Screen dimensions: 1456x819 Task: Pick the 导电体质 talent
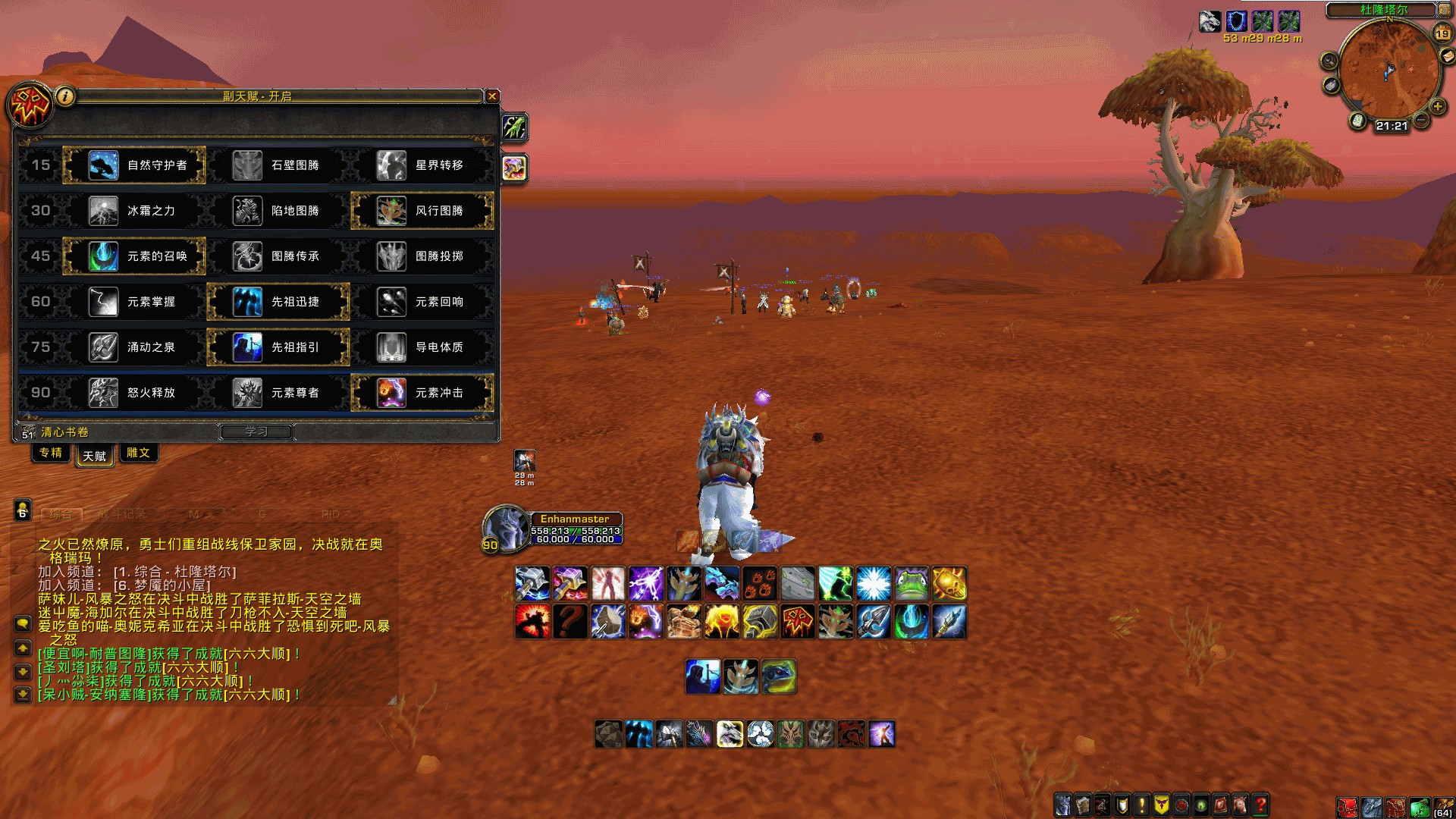coord(422,347)
